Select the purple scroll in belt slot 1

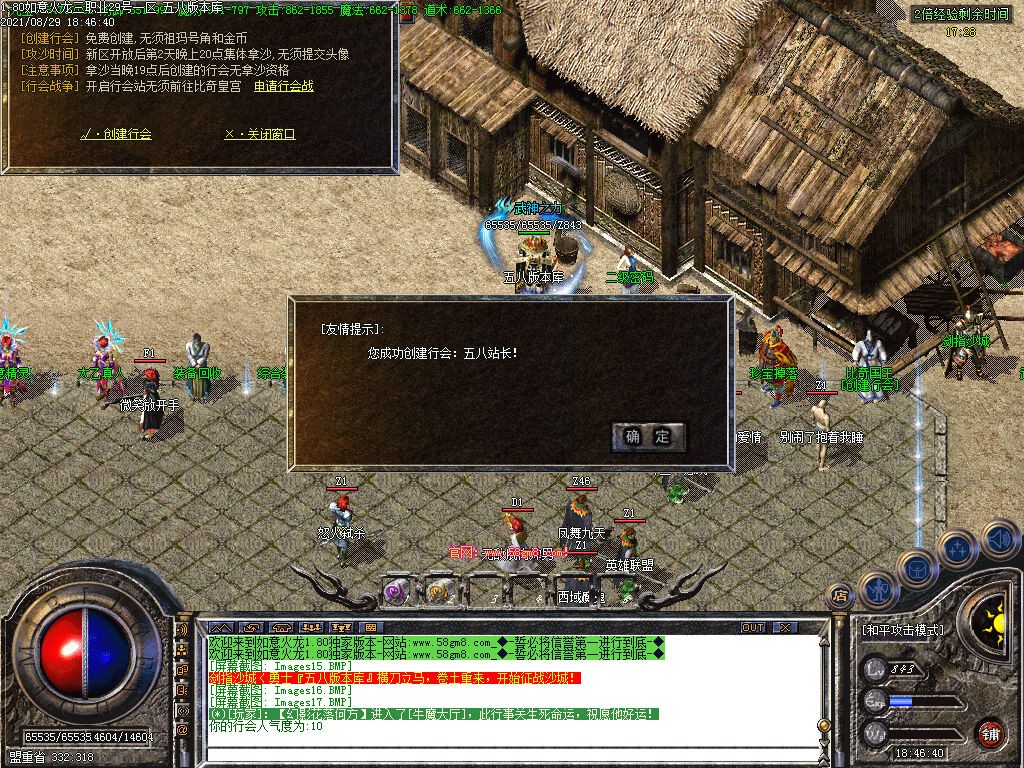coord(397,591)
